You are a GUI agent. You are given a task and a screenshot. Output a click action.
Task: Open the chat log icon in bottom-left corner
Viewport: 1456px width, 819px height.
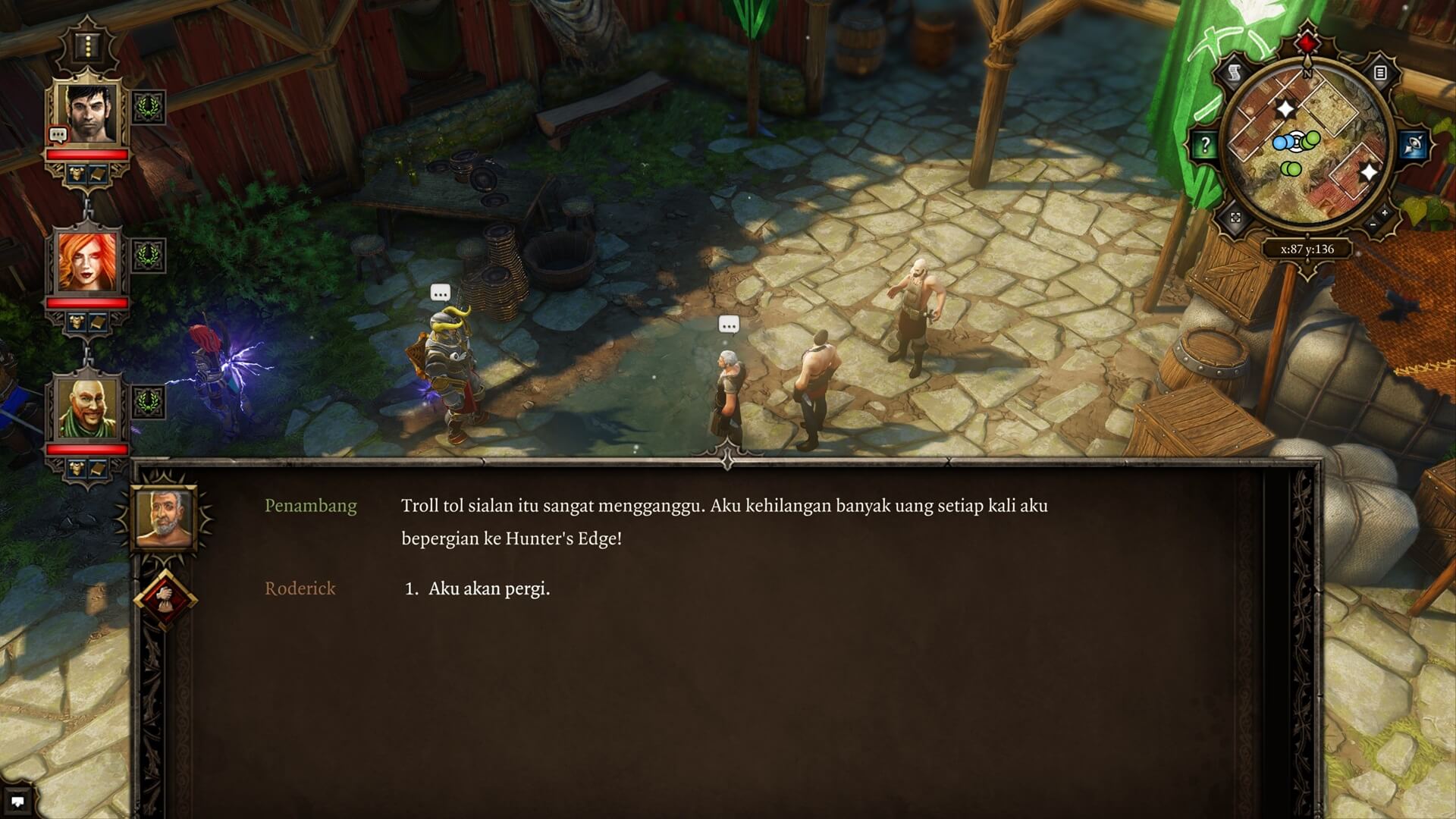17,801
